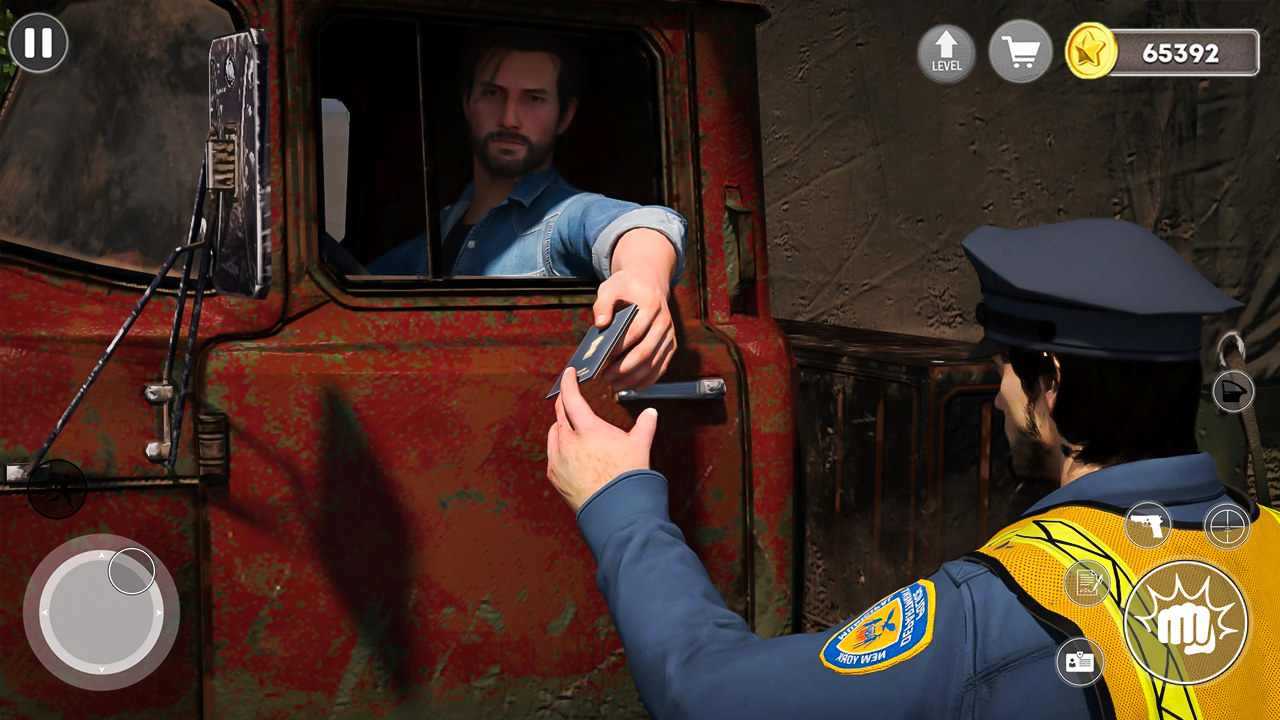Select the pistol weapon icon

pos(1148,523)
